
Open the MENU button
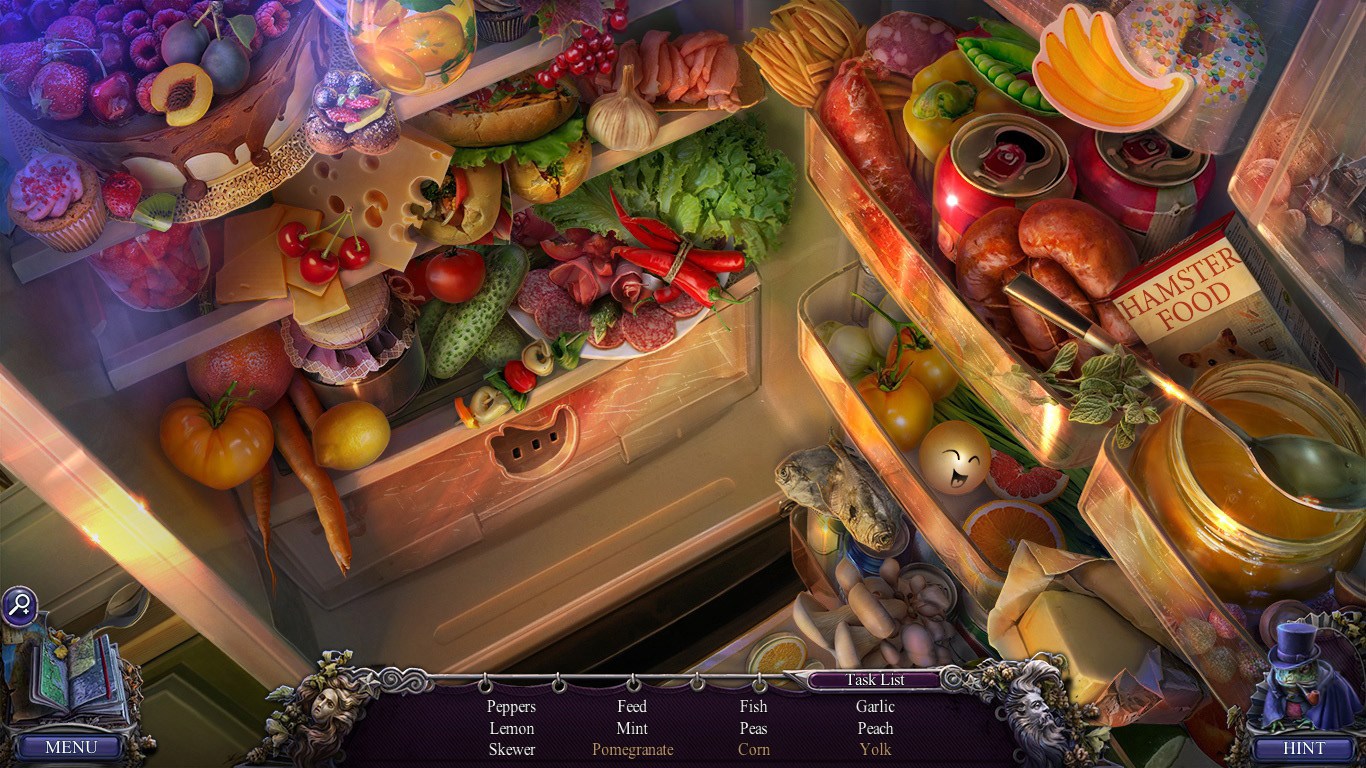(x=71, y=747)
